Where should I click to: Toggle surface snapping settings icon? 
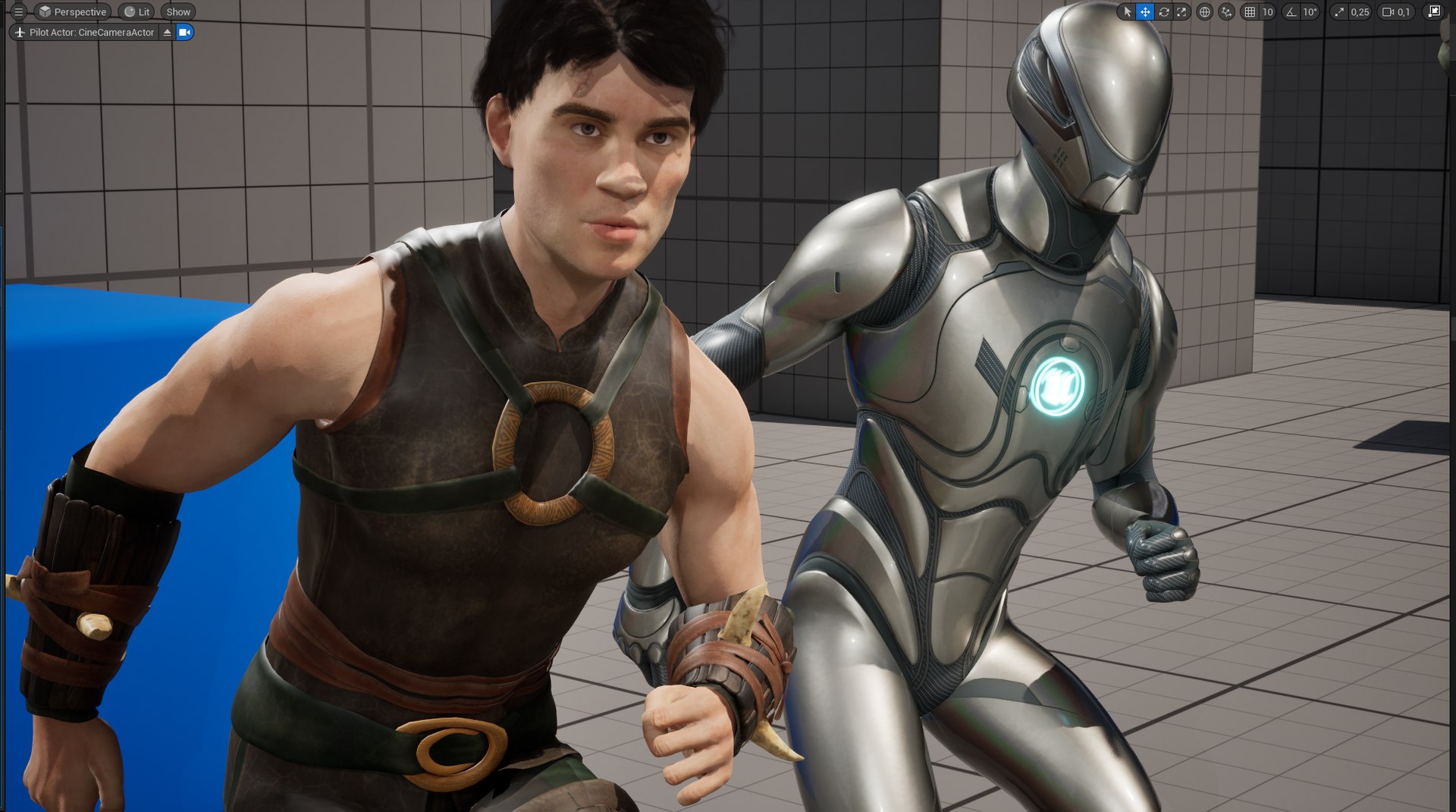click(1226, 12)
